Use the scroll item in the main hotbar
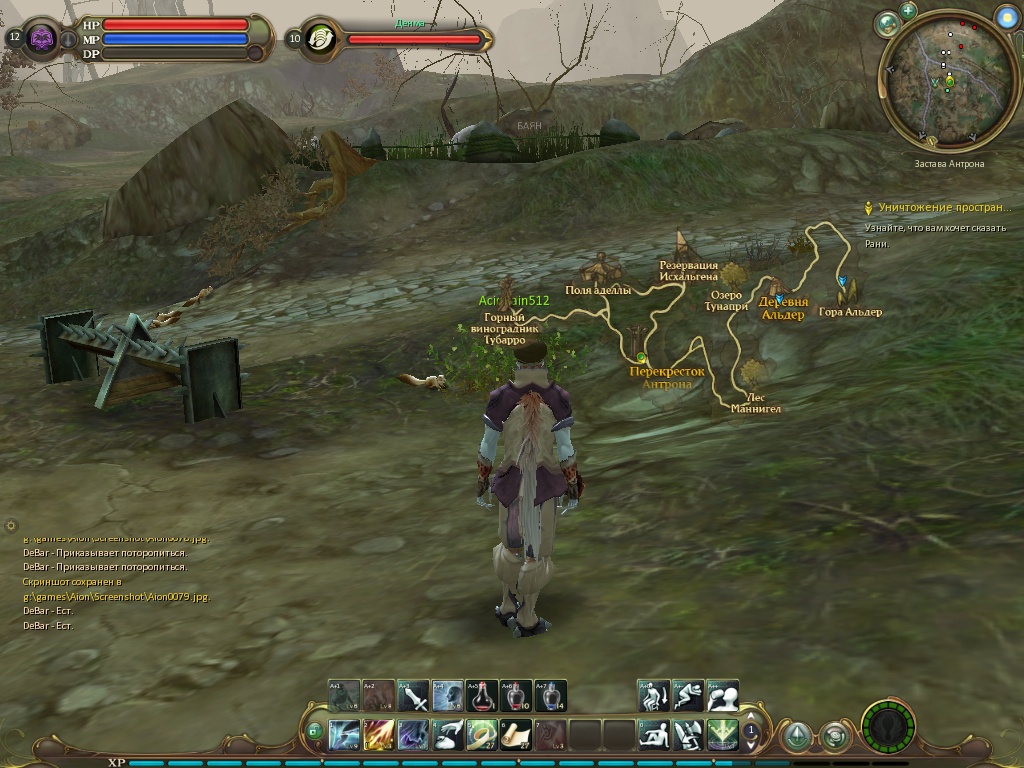Image resolution: width=1024 pixels, height=768 pixels. [516, 735]
